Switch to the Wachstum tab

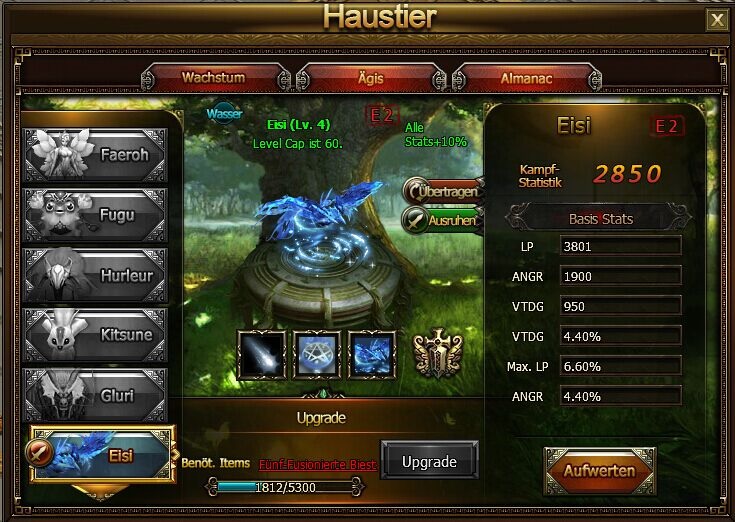click(x=214, y=77)
